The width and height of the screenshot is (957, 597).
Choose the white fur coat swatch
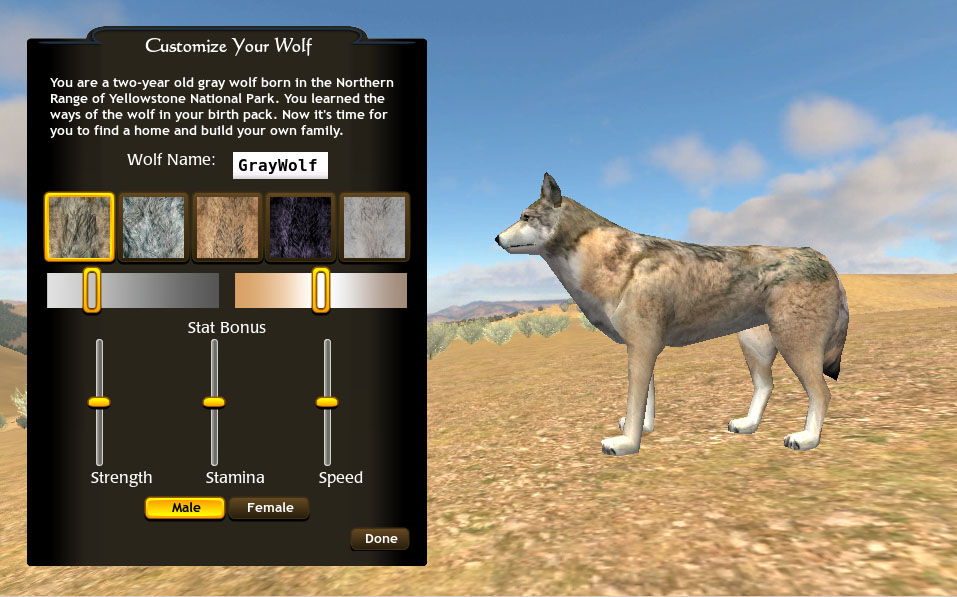[x=375, y=227]
